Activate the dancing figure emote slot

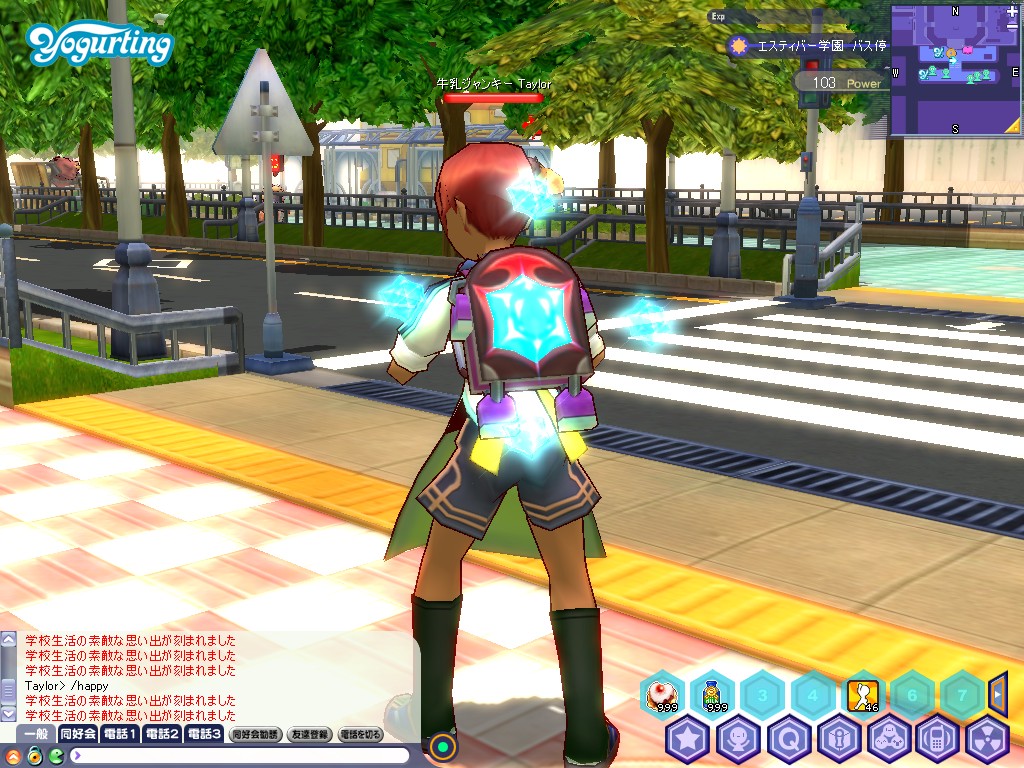pyautogui.click(x=862, y=693)
